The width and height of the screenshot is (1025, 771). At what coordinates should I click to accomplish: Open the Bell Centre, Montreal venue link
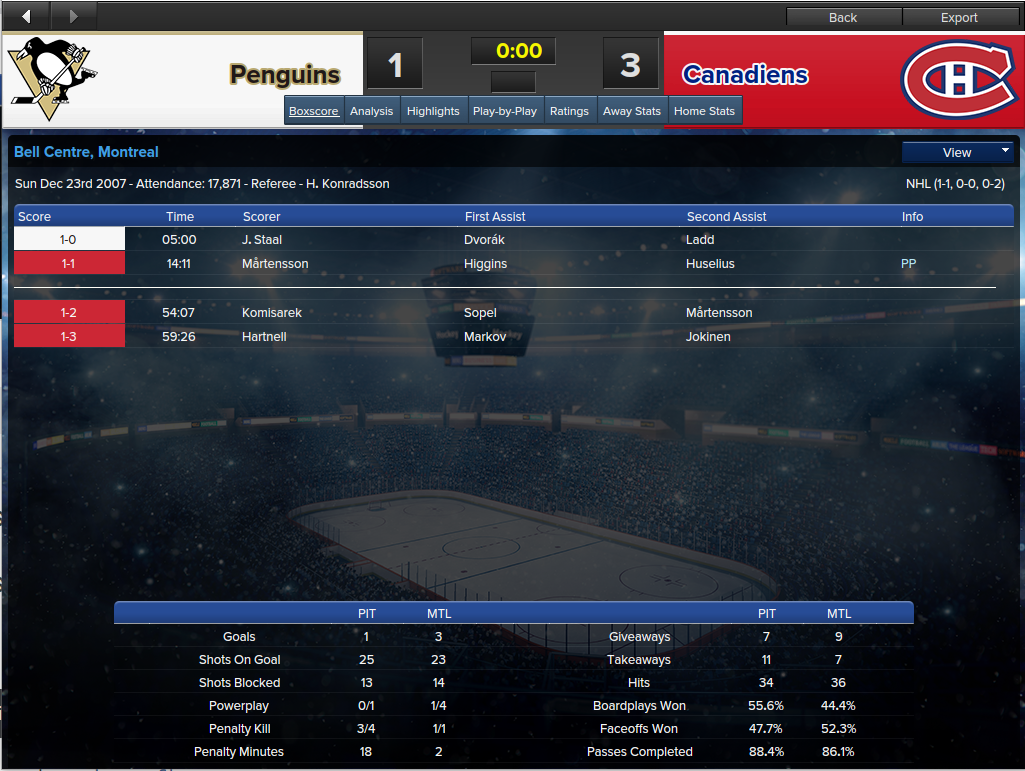tap(86, 152)
